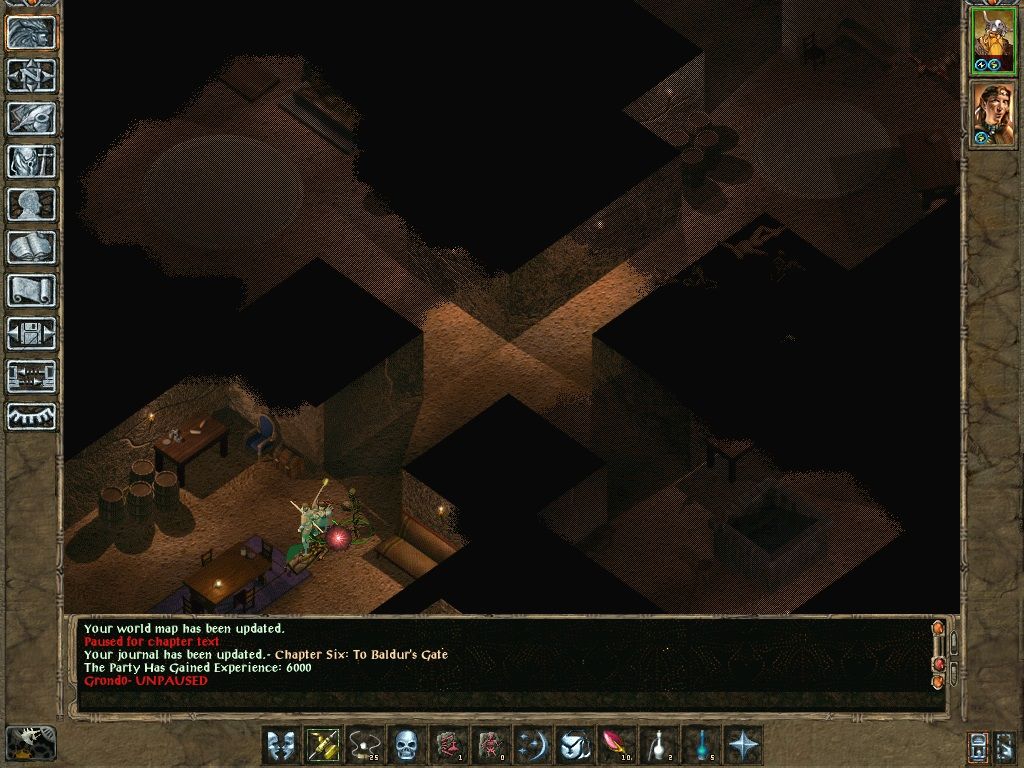Click the masks talk action icon

[280, 745]
